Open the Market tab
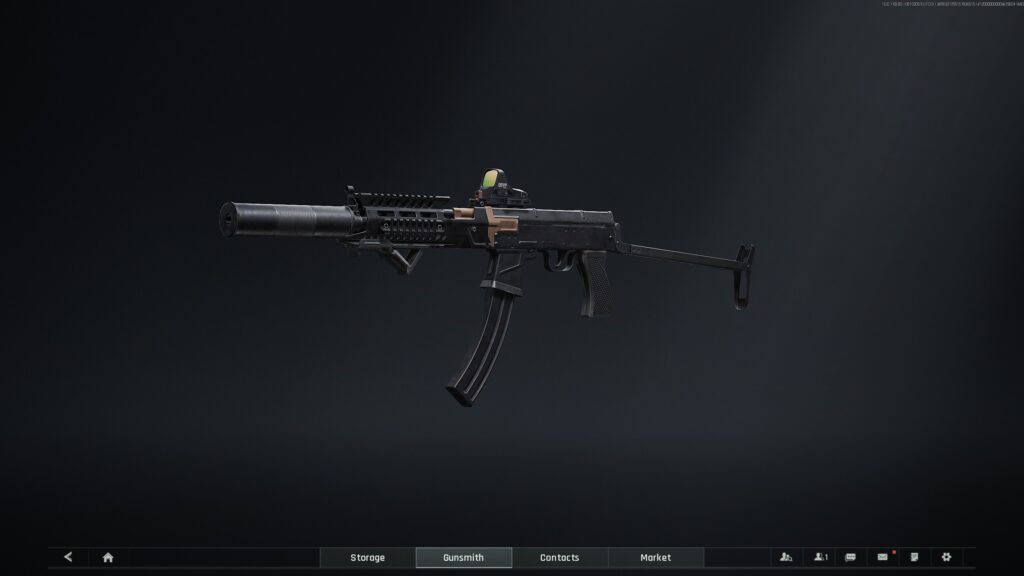 655,557
